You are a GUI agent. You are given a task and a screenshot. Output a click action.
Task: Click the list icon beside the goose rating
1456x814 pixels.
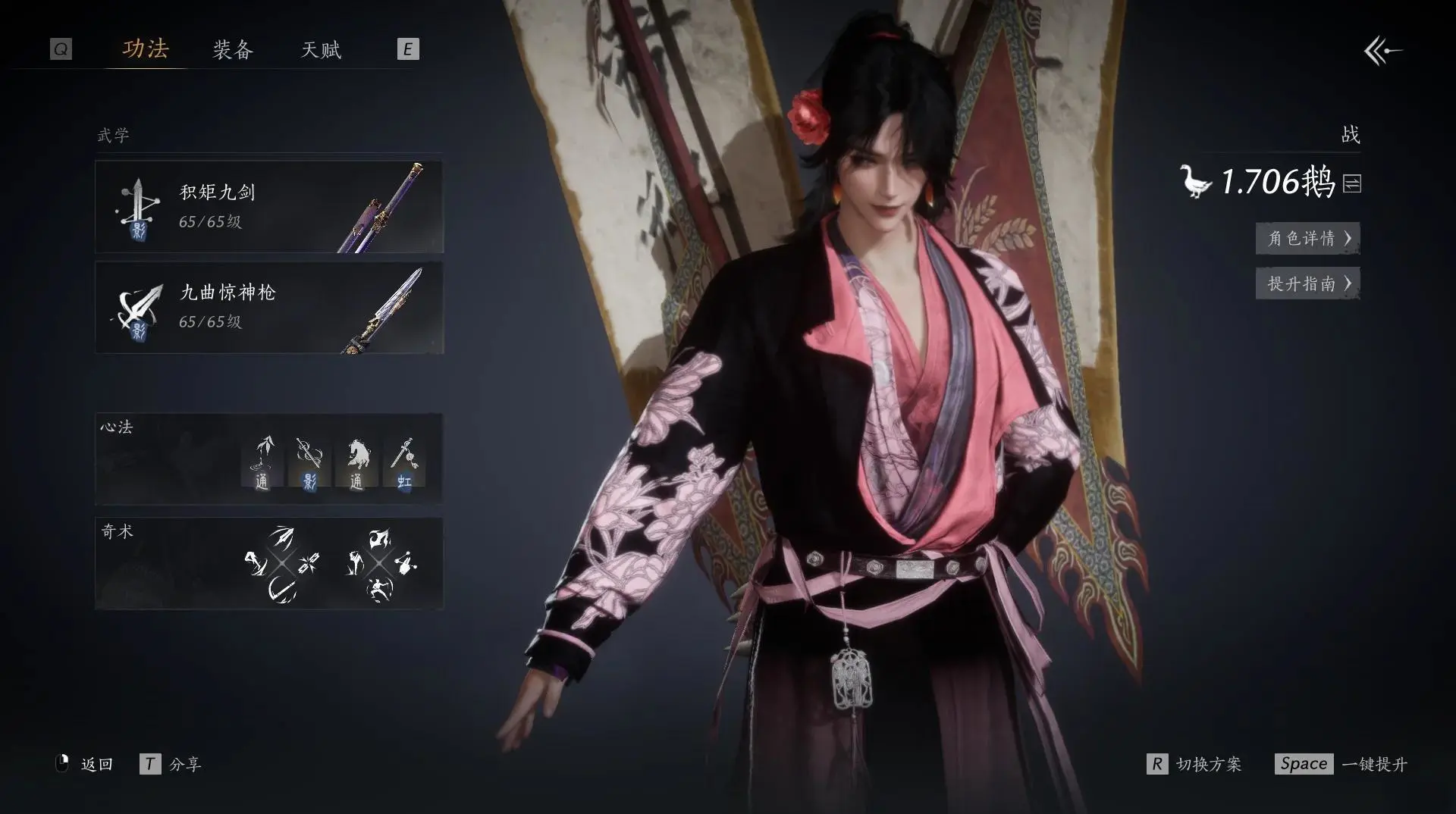(1352, 183)
